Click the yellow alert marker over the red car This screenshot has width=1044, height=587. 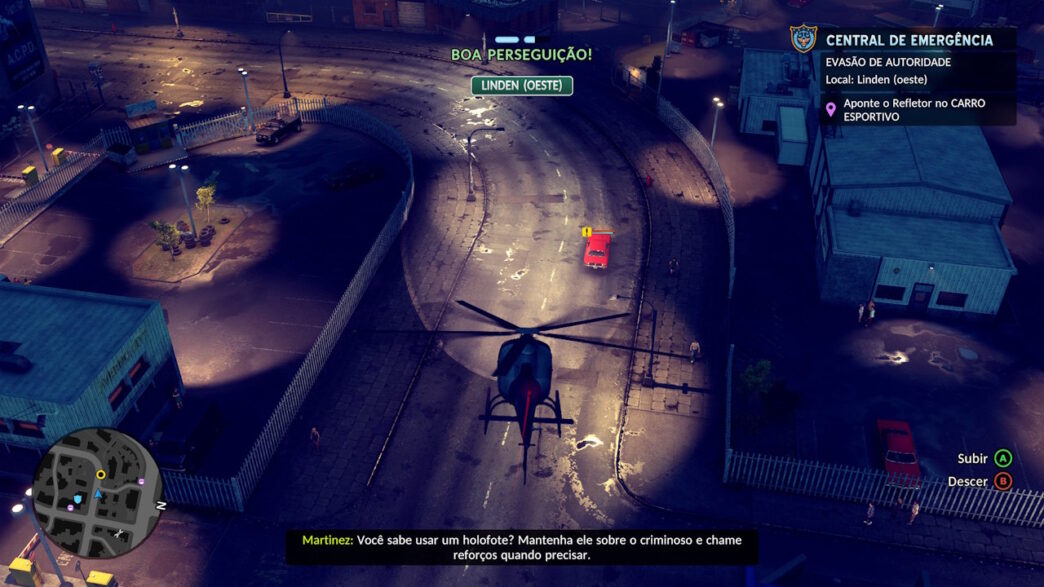586,232
